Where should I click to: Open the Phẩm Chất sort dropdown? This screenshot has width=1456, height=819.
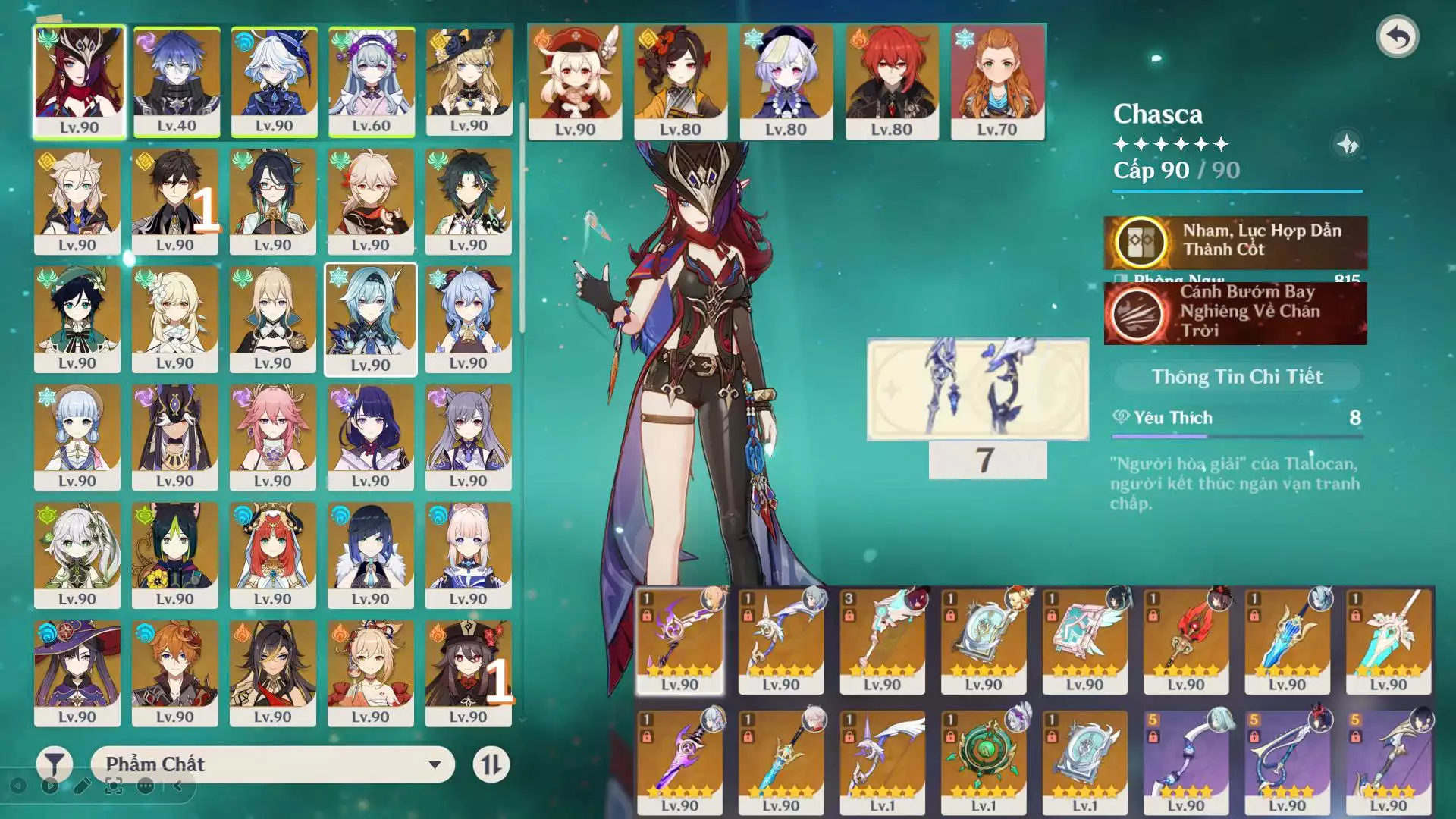(x=273, y=764)
